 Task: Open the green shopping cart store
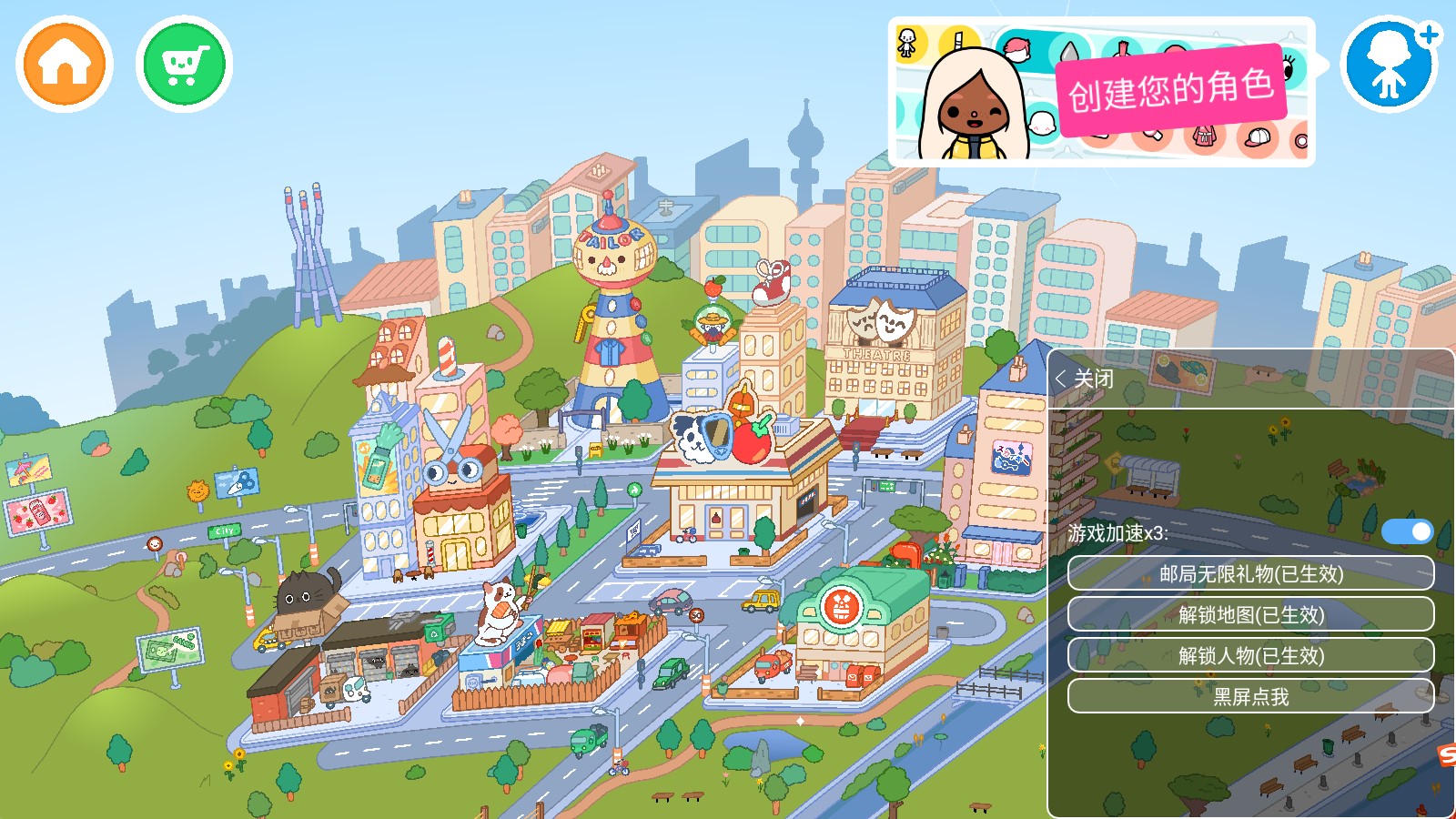(x=185, y=65)
